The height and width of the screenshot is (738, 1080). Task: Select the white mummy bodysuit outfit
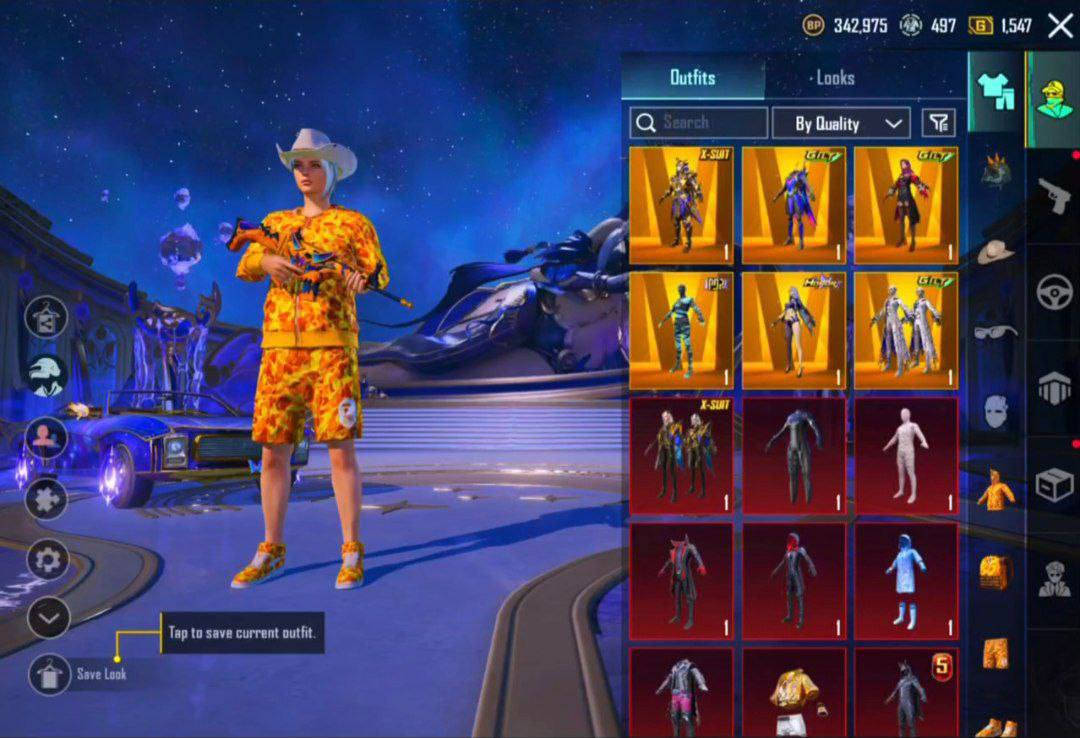(906, 456)
